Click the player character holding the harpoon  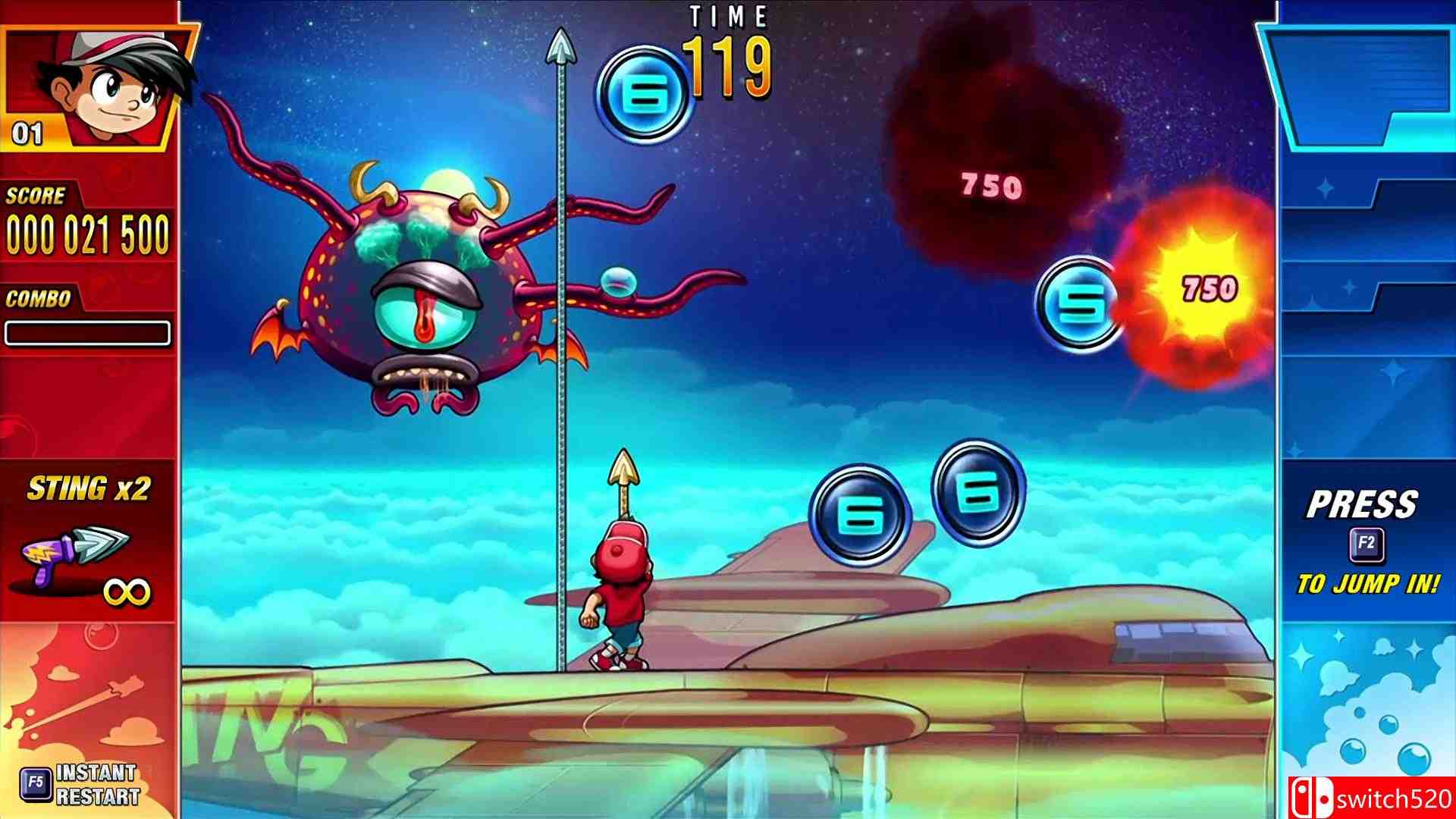(x=622, y=599)
